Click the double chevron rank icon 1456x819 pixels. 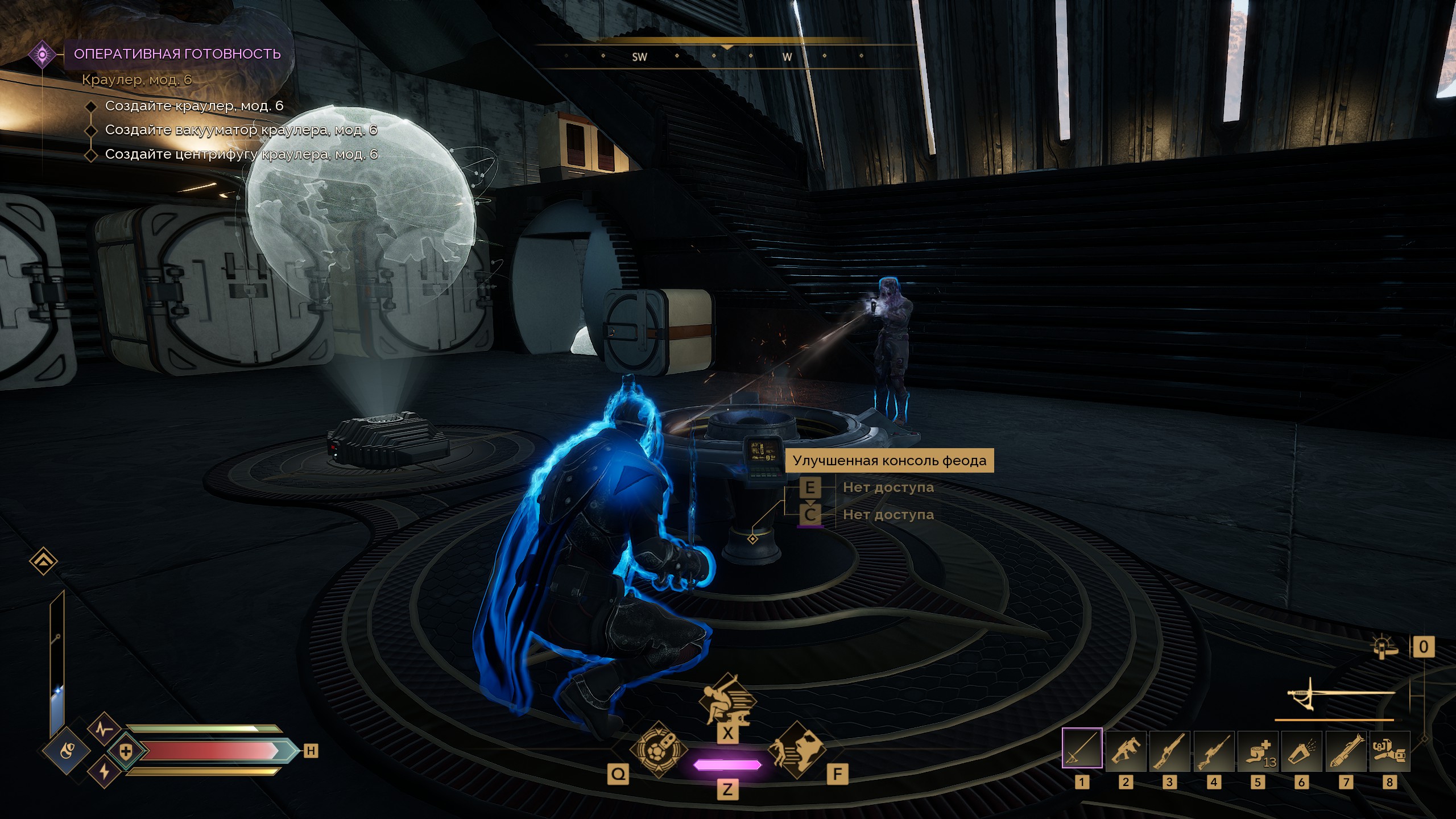click(x=43, y=562)
